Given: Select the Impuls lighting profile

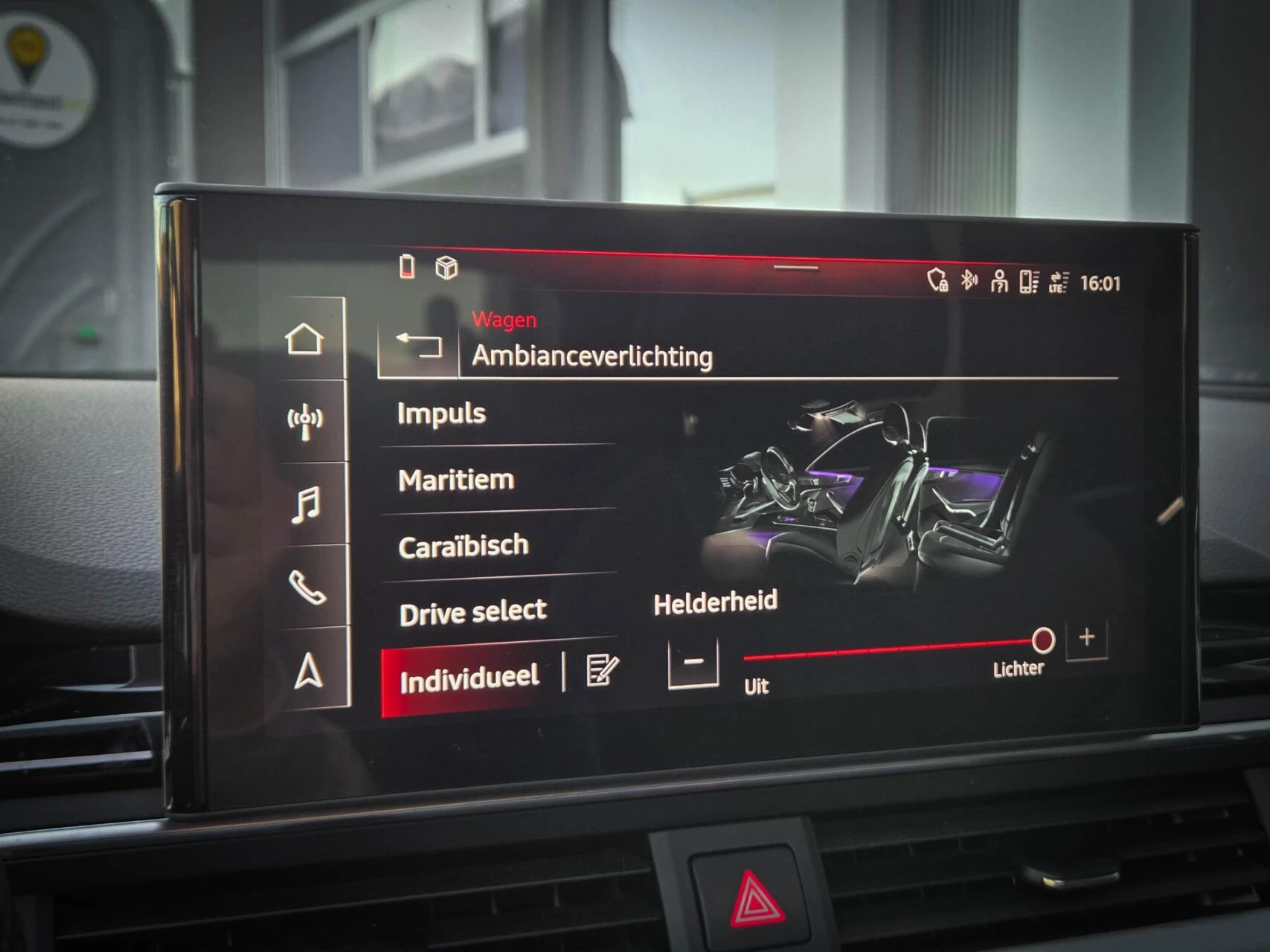Looking at the screenshot, I should point(443,413).
